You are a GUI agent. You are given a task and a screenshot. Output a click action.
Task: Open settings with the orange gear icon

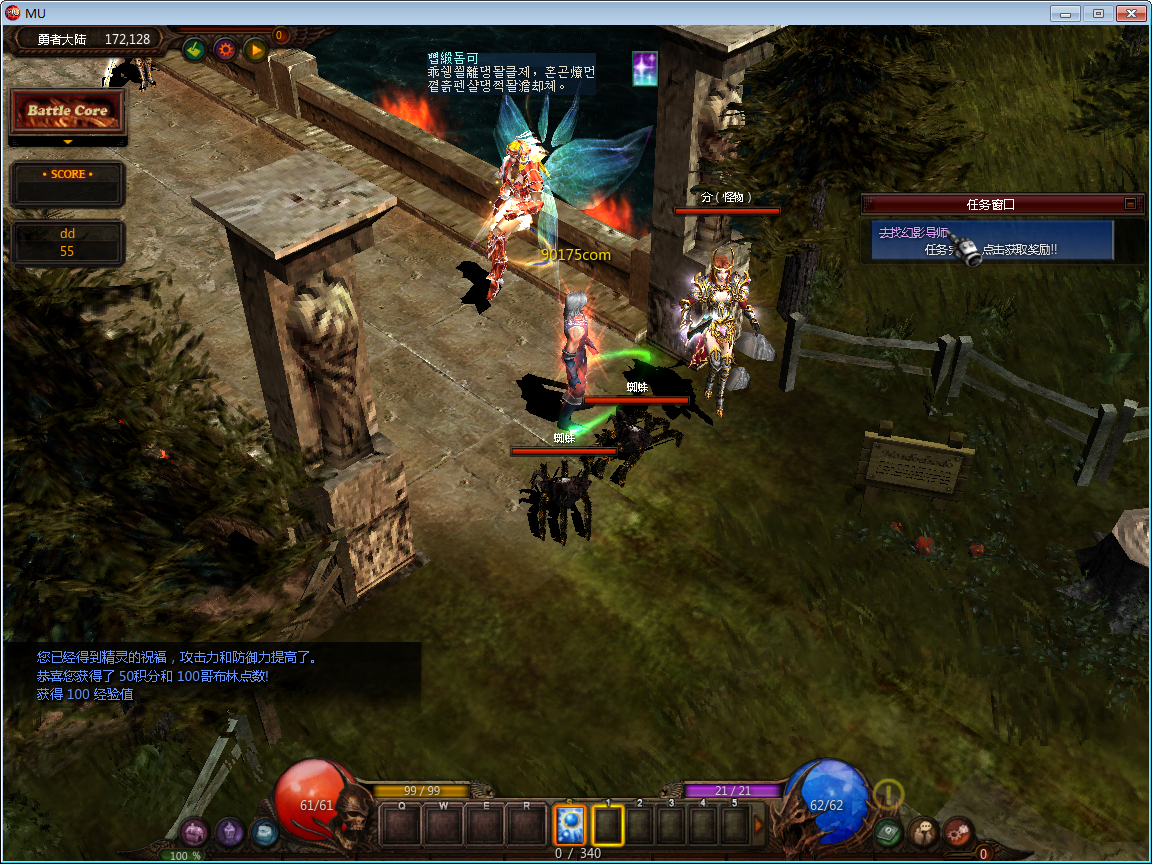(225, 48)
